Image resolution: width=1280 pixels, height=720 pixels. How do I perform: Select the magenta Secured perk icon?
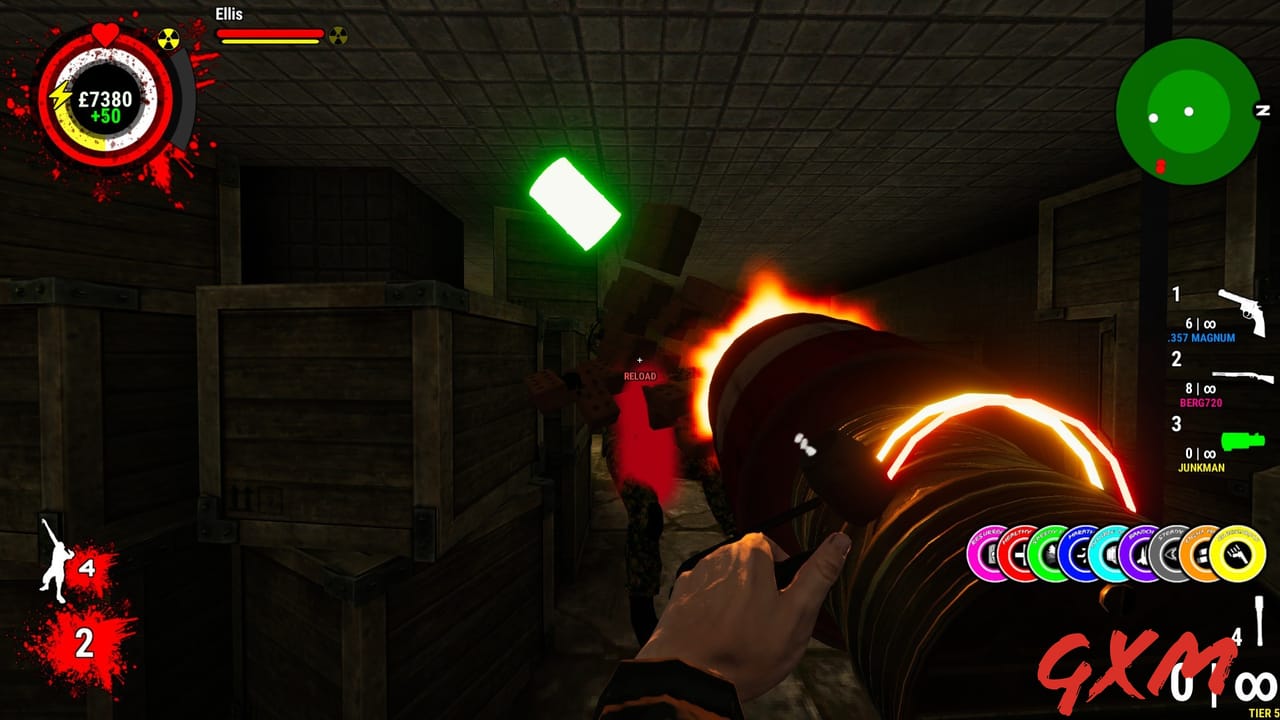pyautogui.click(x=987, y=553)
